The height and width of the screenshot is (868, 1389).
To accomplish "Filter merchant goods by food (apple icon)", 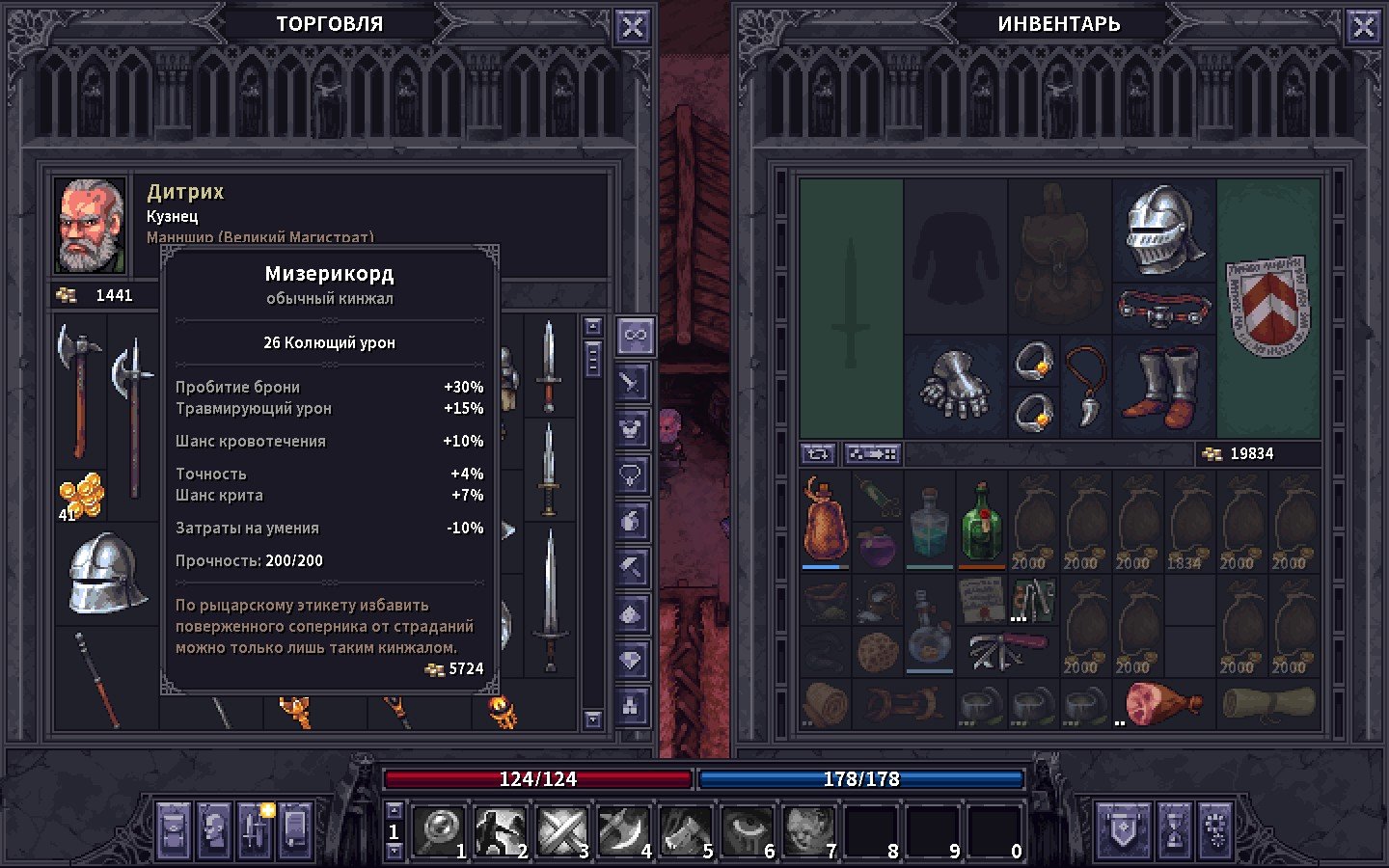I will click(632, 521).
